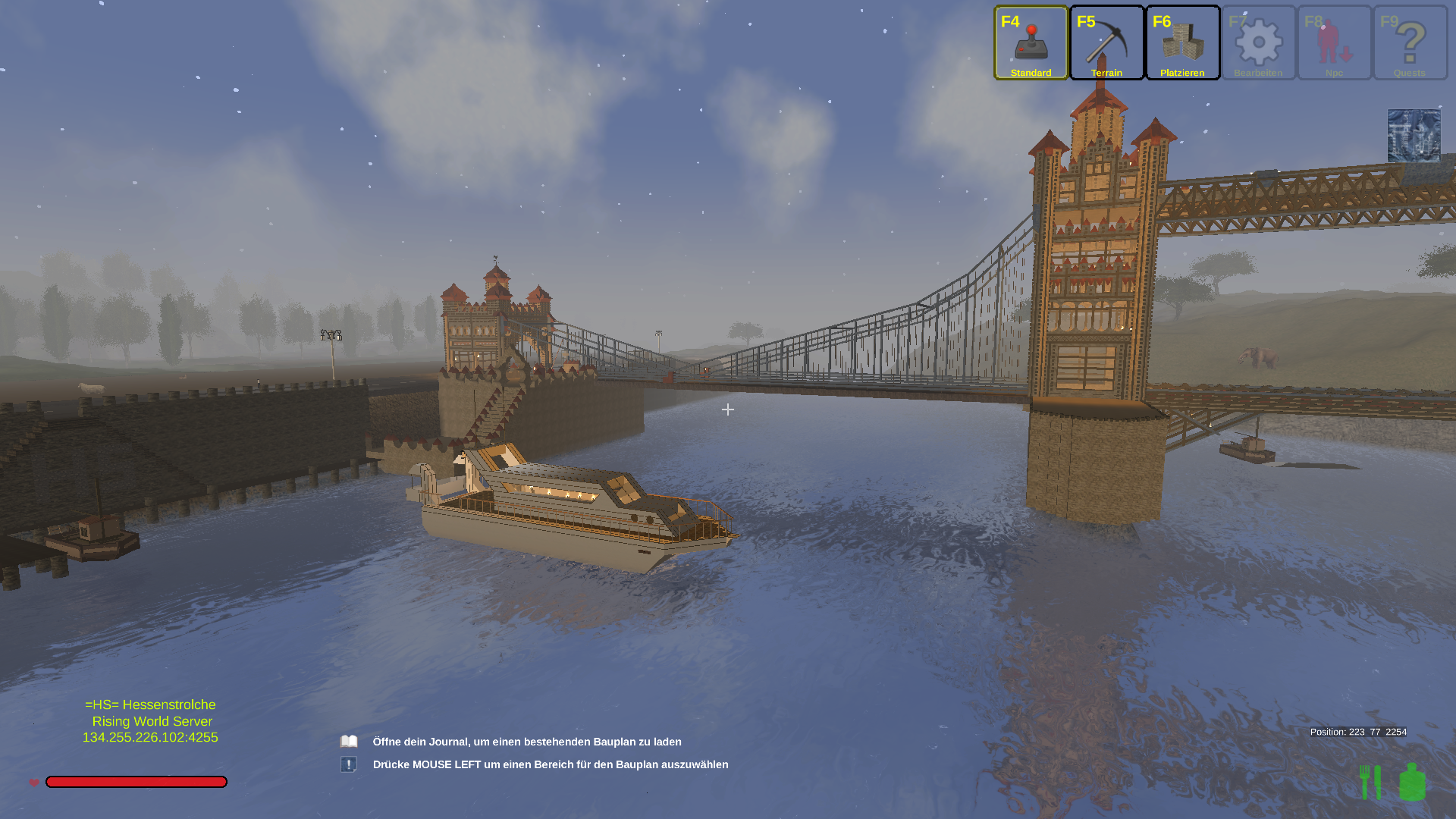Switch to the F5 Terrain pickaxe tool
Image resolution: width=1456 pixels, height=819 pixels.
pyautogui.click(x=1106, y=43)
